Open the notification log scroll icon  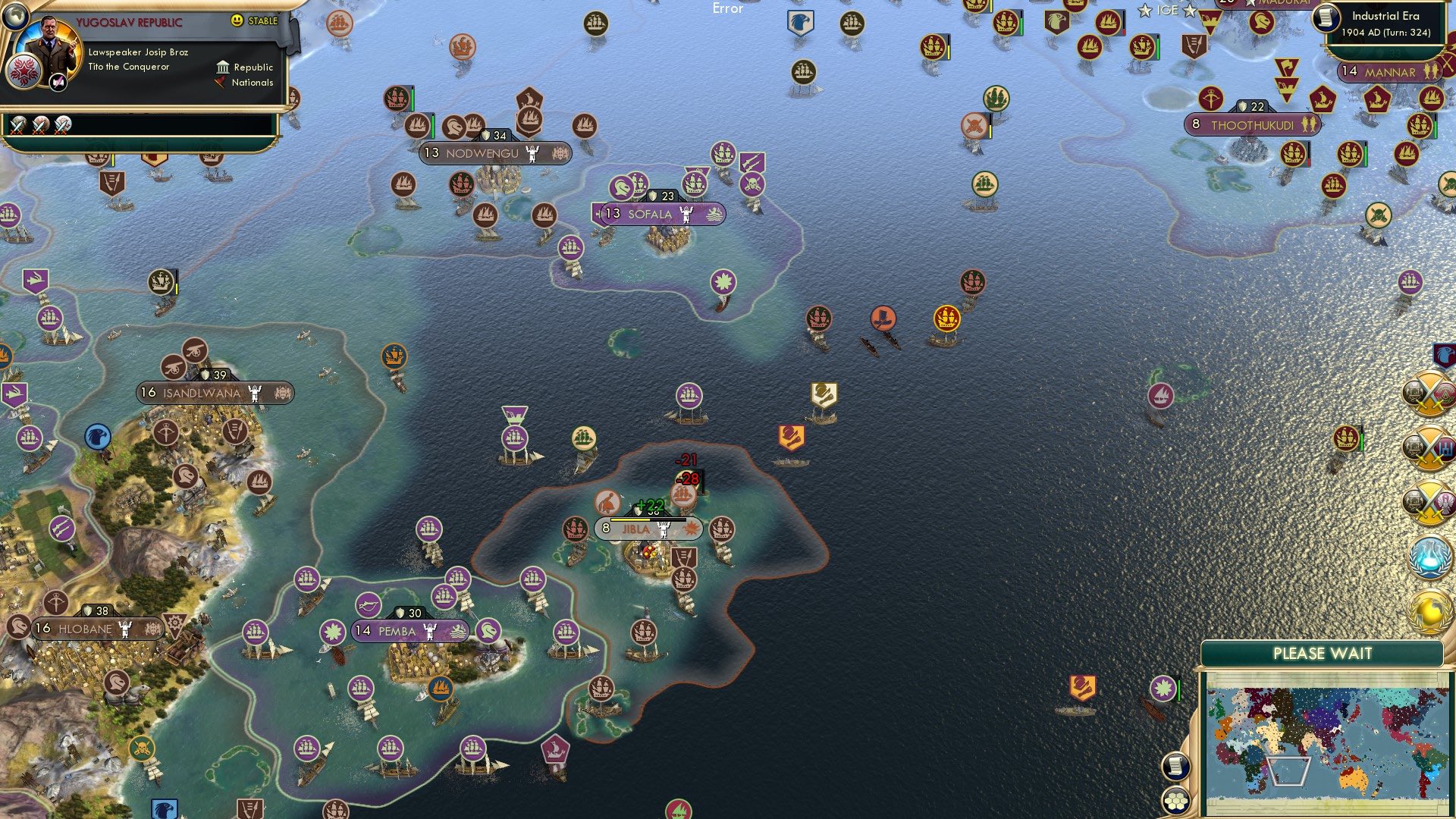[1175, 766]
